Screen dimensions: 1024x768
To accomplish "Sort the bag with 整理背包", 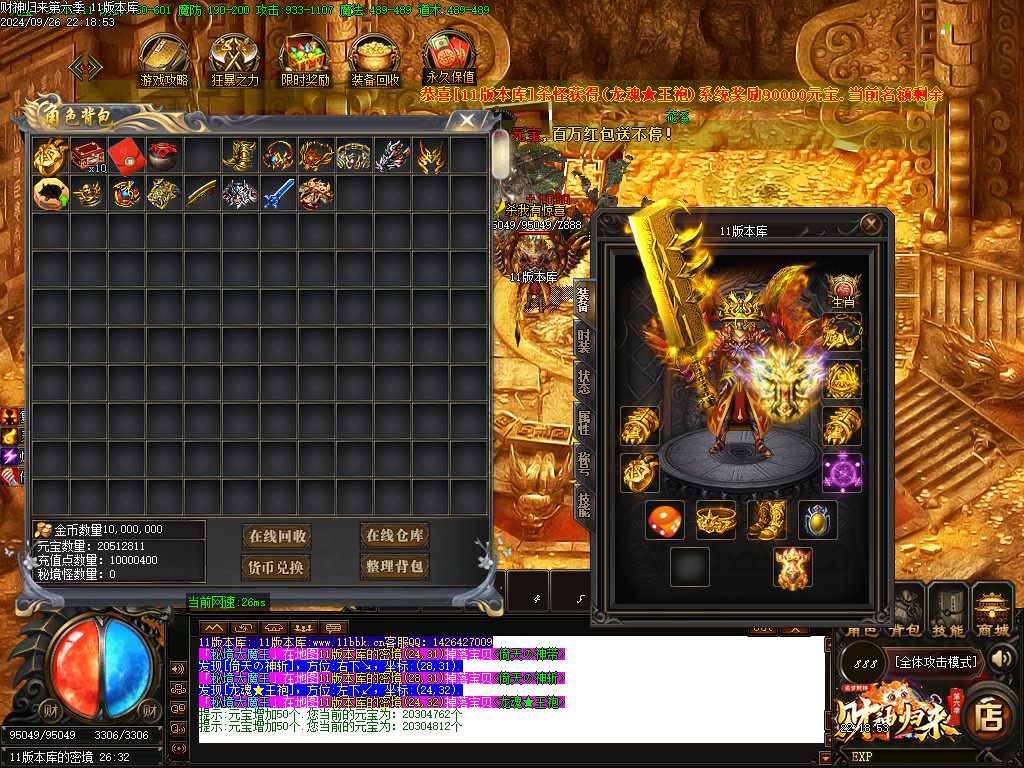I will coord(394,567).
